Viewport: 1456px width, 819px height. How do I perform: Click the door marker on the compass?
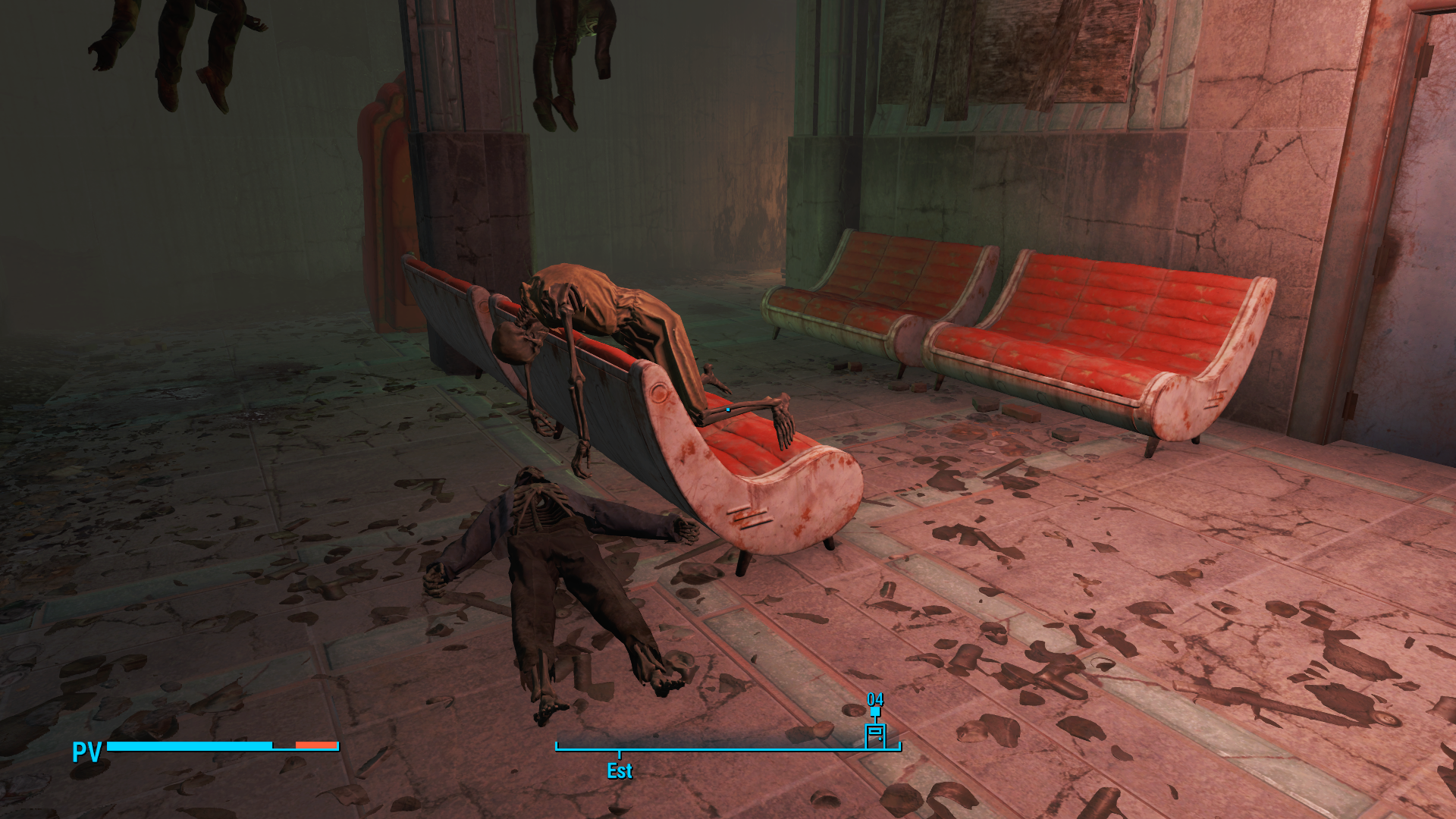click(x=875, y=735)
